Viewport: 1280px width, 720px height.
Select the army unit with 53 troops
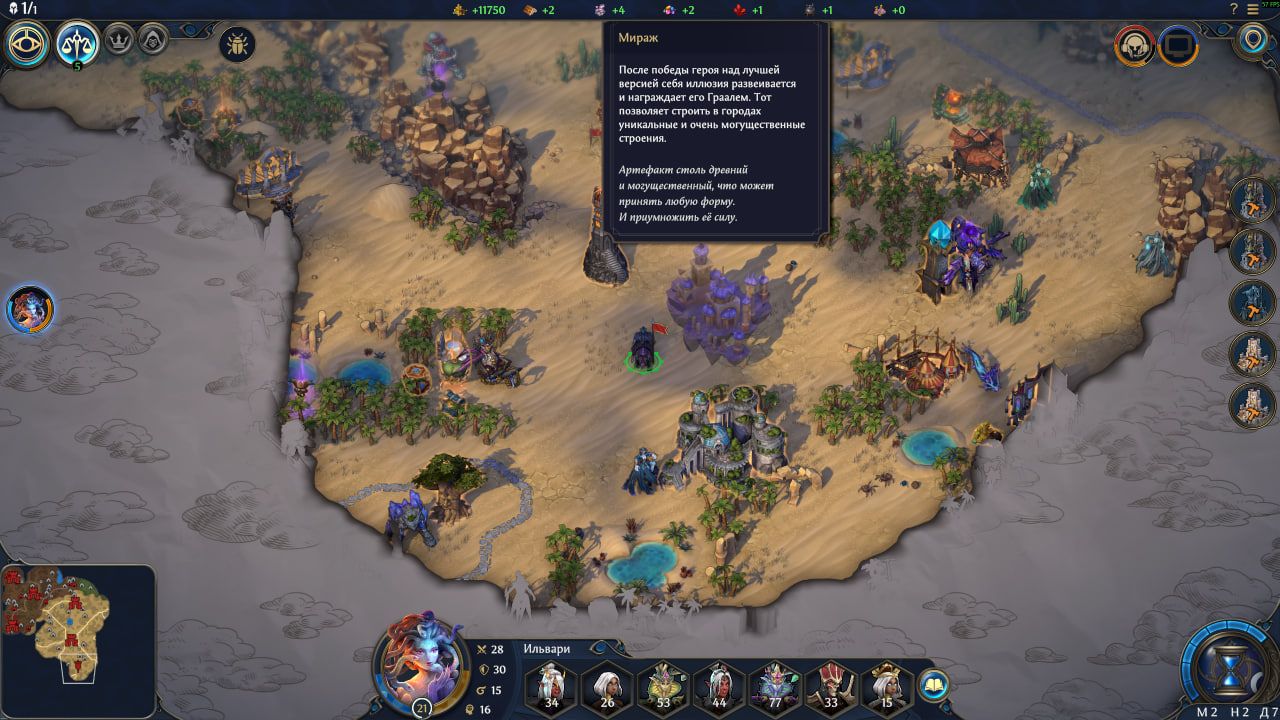662,687
